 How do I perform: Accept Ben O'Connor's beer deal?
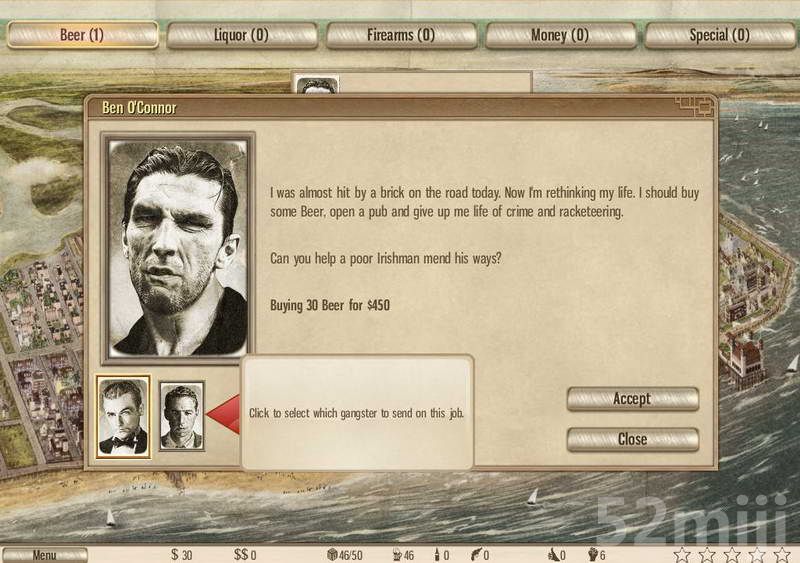click(632, 399)
